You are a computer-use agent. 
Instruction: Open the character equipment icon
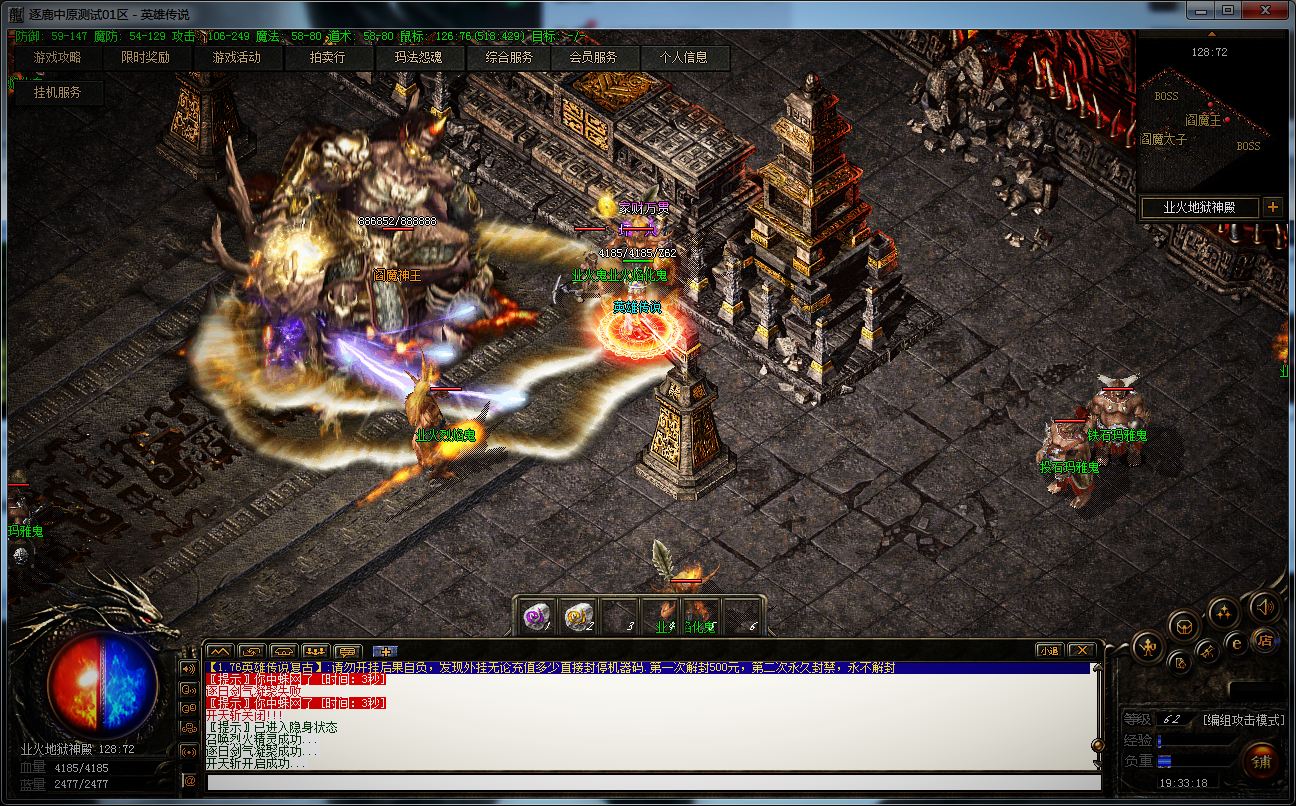point(1147,646)
